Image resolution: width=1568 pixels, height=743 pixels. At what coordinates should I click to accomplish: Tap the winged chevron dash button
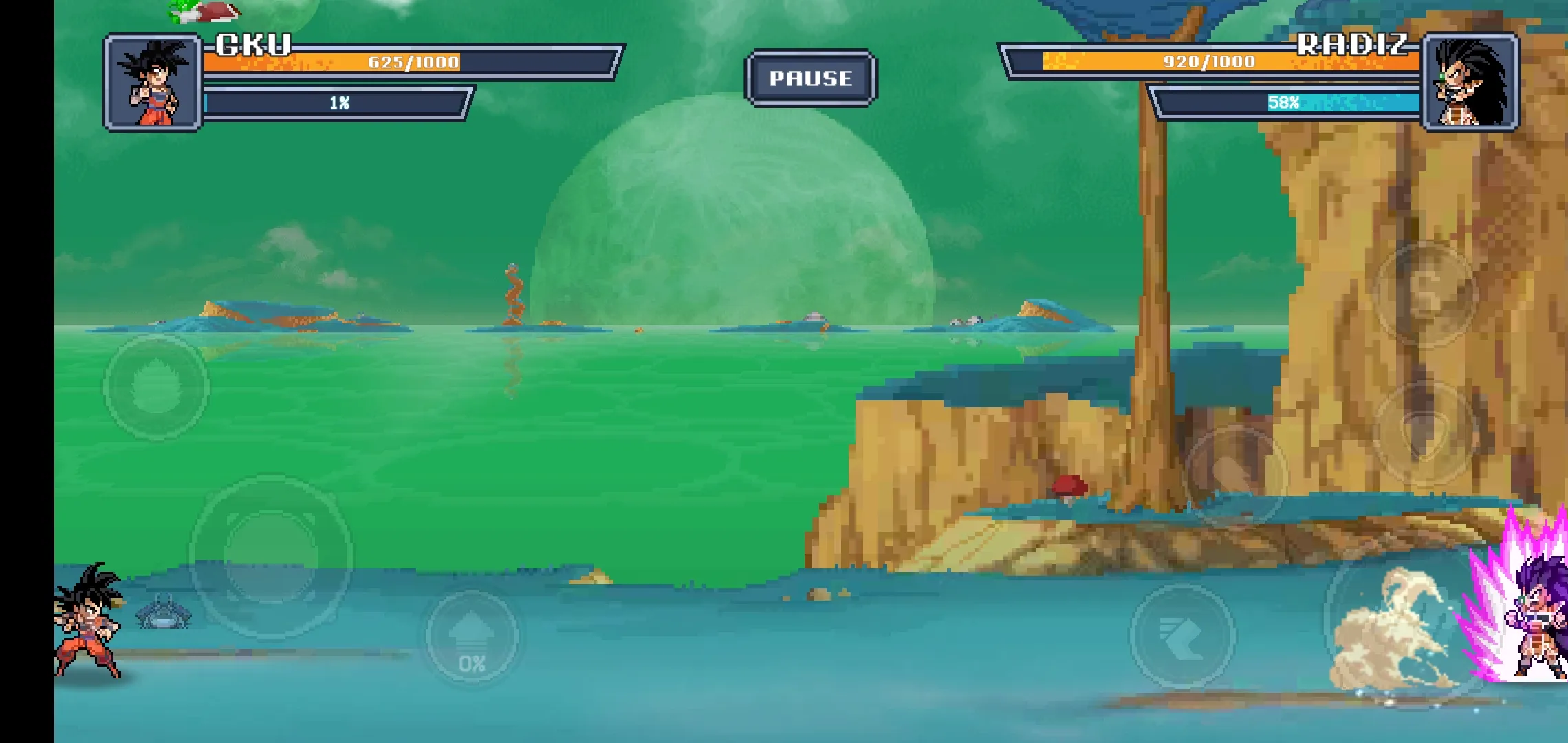1182,636
